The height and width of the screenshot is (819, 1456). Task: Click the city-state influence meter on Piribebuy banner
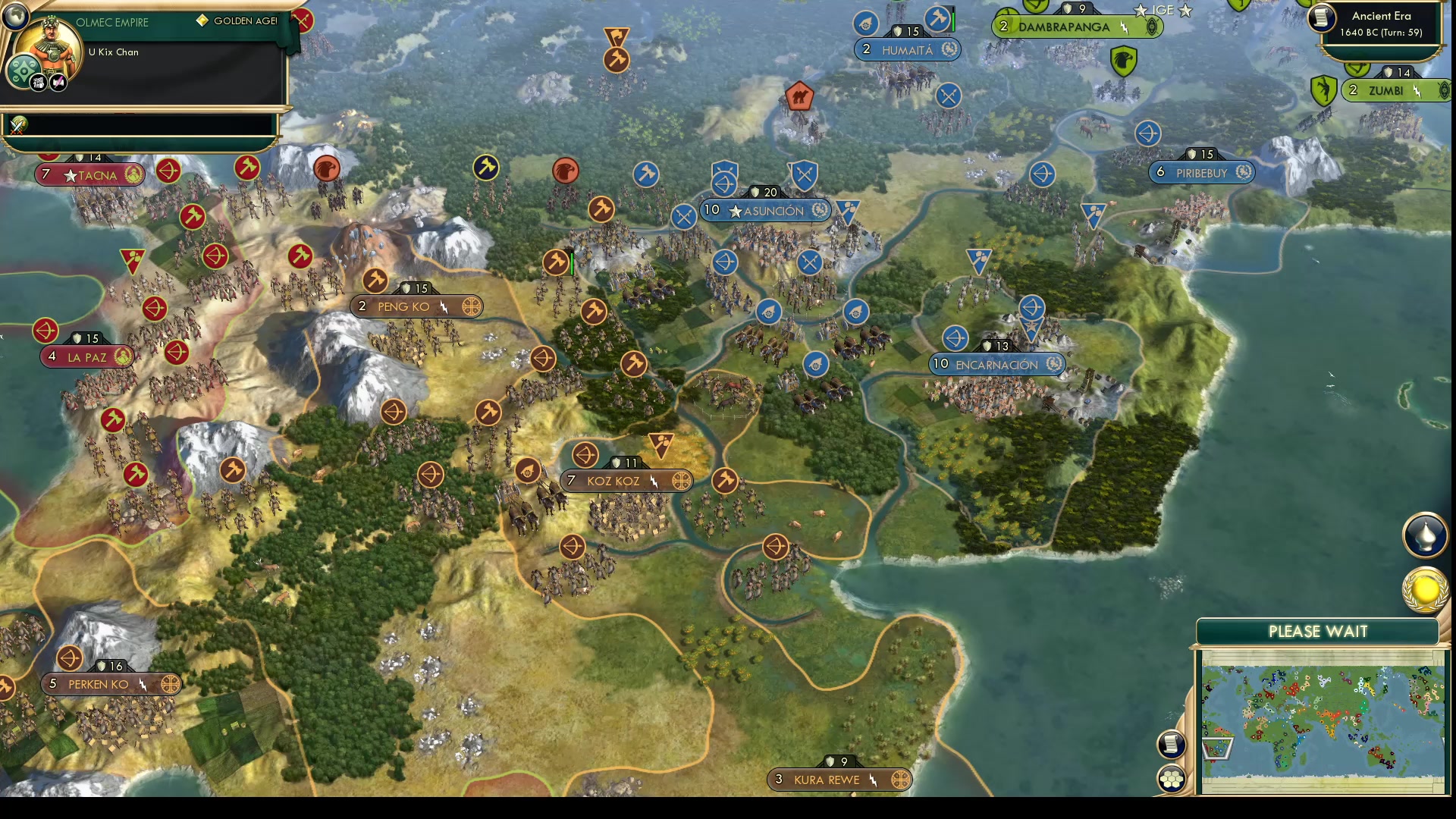click(x=1243, y=172)
